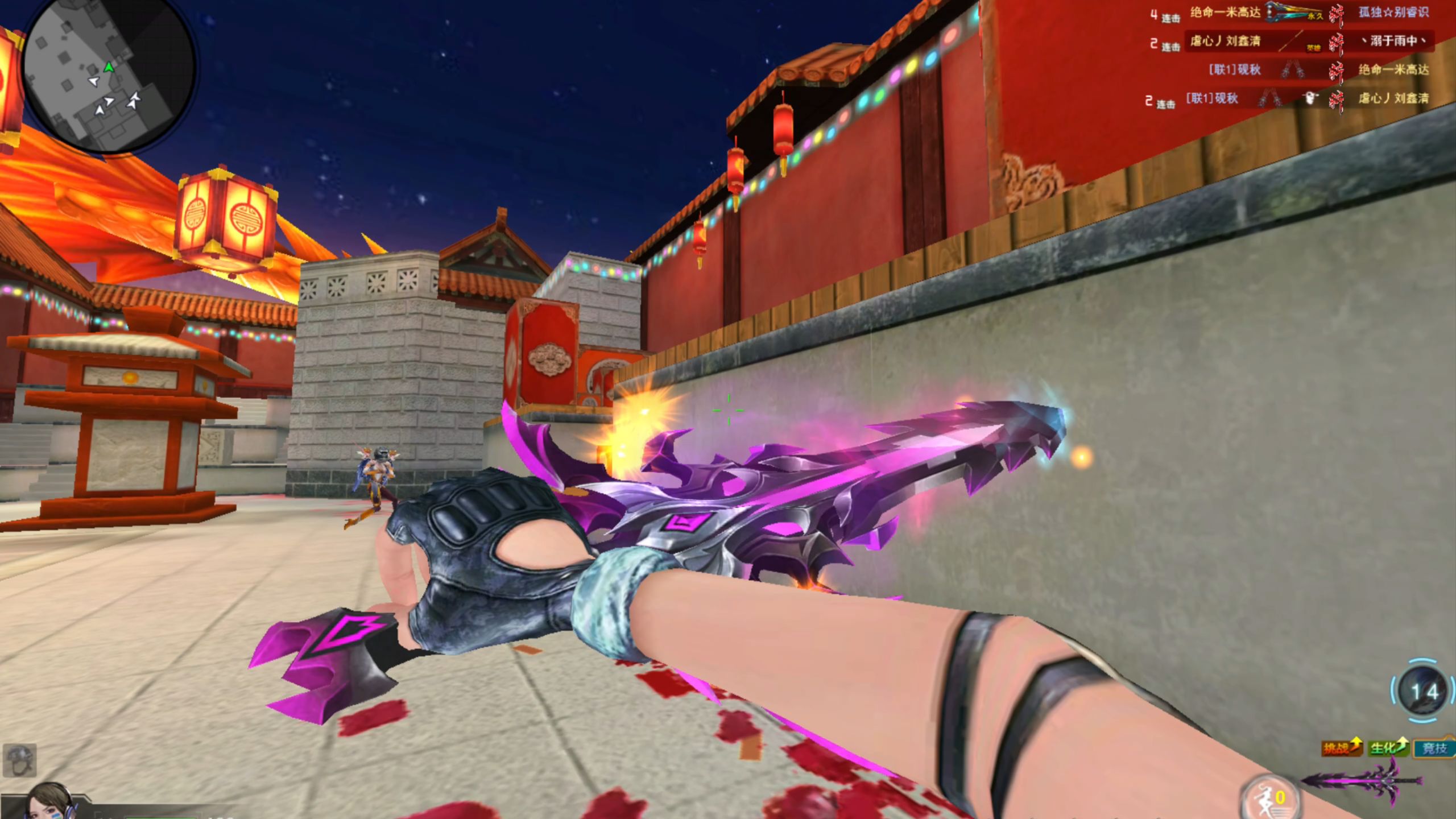
Task: Tap the purple sword weapon icon
Action: tap(1354, 782)
